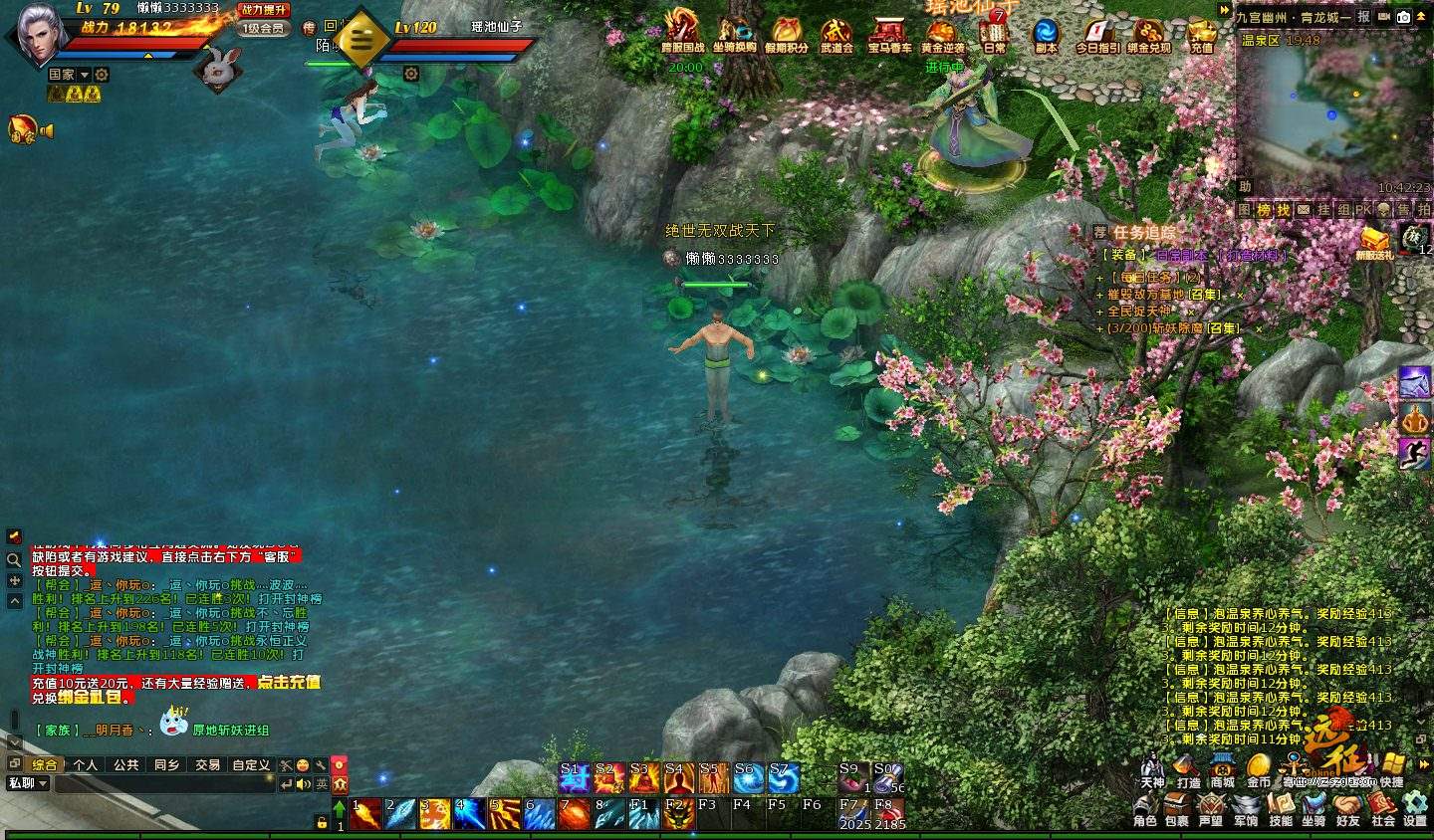Viewport: 1434px width, 840px height.
Task: Open the 技能 skills book
Action: click(x=1281, y=807)
